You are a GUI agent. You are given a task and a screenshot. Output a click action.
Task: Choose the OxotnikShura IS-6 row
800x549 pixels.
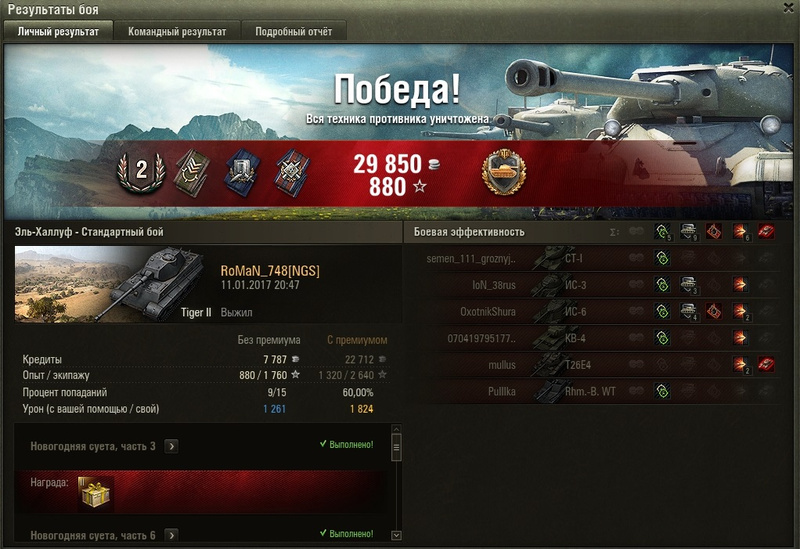(x=600, y=311)
